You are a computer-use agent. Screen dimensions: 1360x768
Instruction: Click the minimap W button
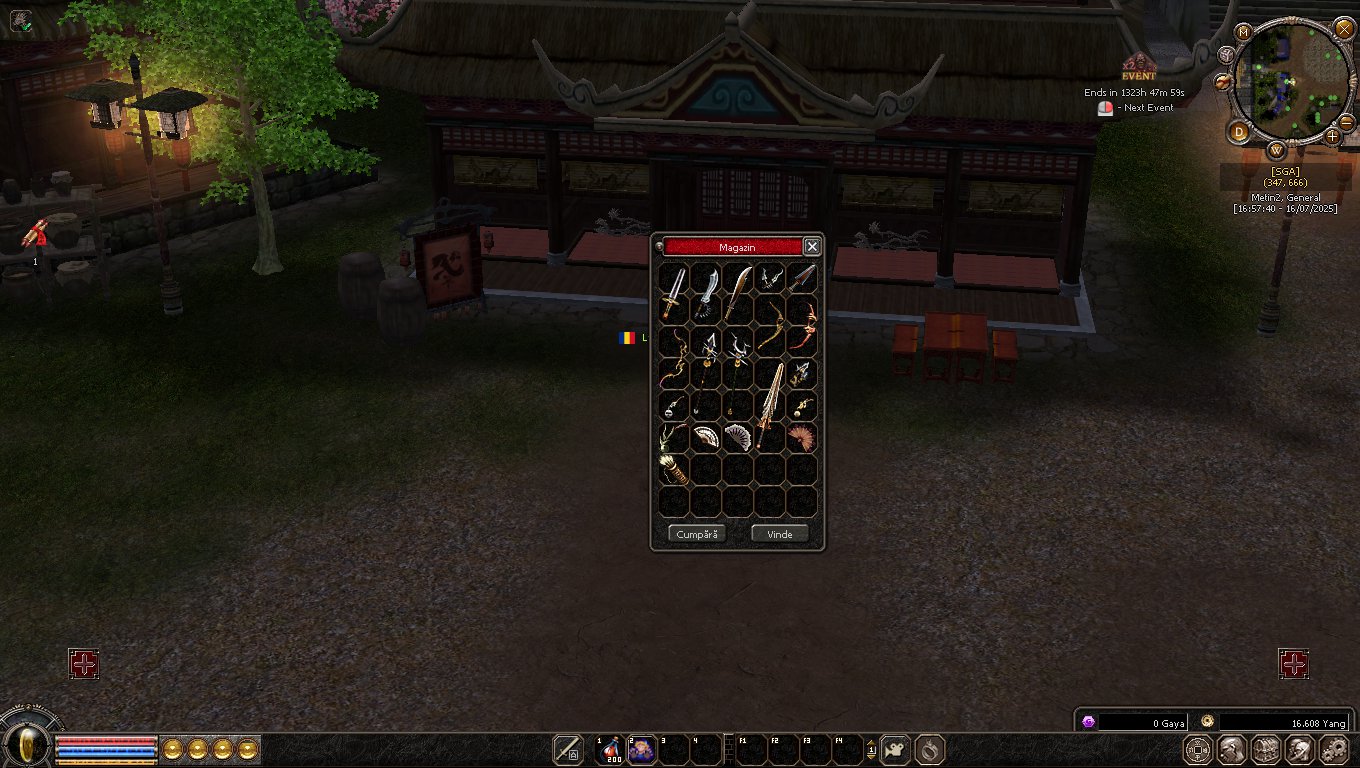[1277, 151]
